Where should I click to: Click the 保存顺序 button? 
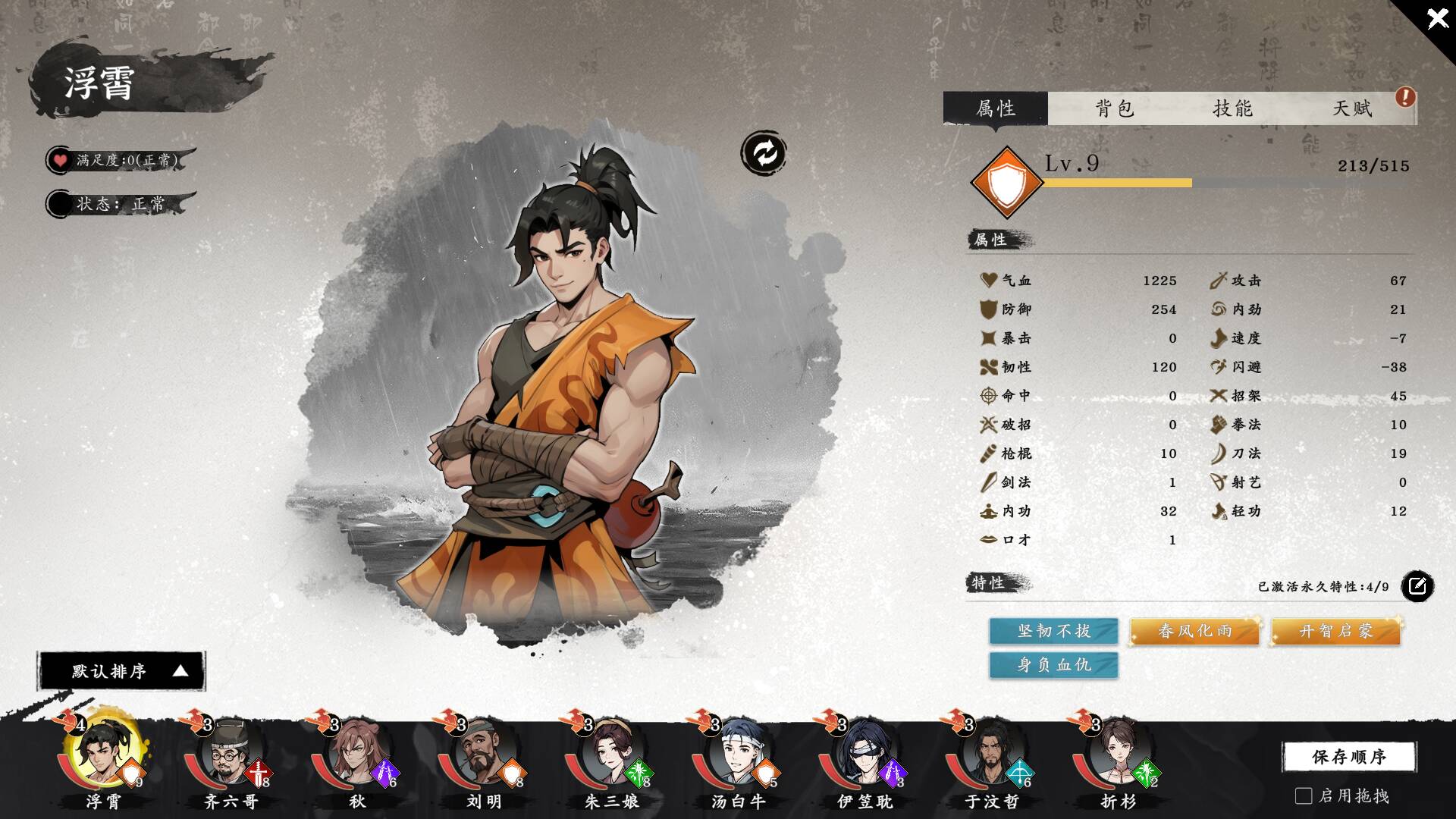(x=1348, y=756)
